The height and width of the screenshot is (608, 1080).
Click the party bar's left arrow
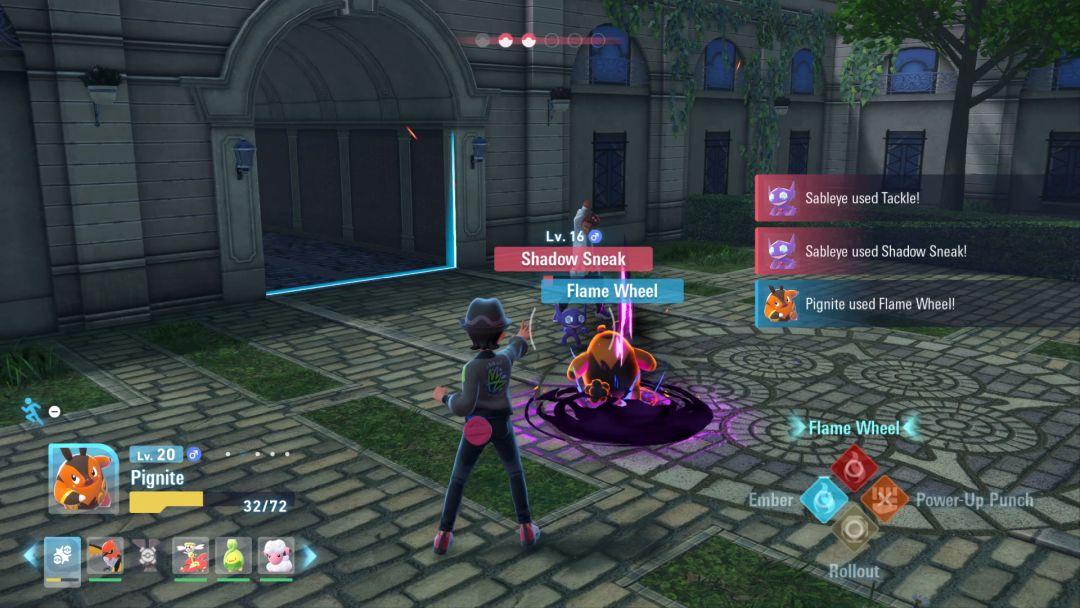pyautogui.click(x=31, y=555)
